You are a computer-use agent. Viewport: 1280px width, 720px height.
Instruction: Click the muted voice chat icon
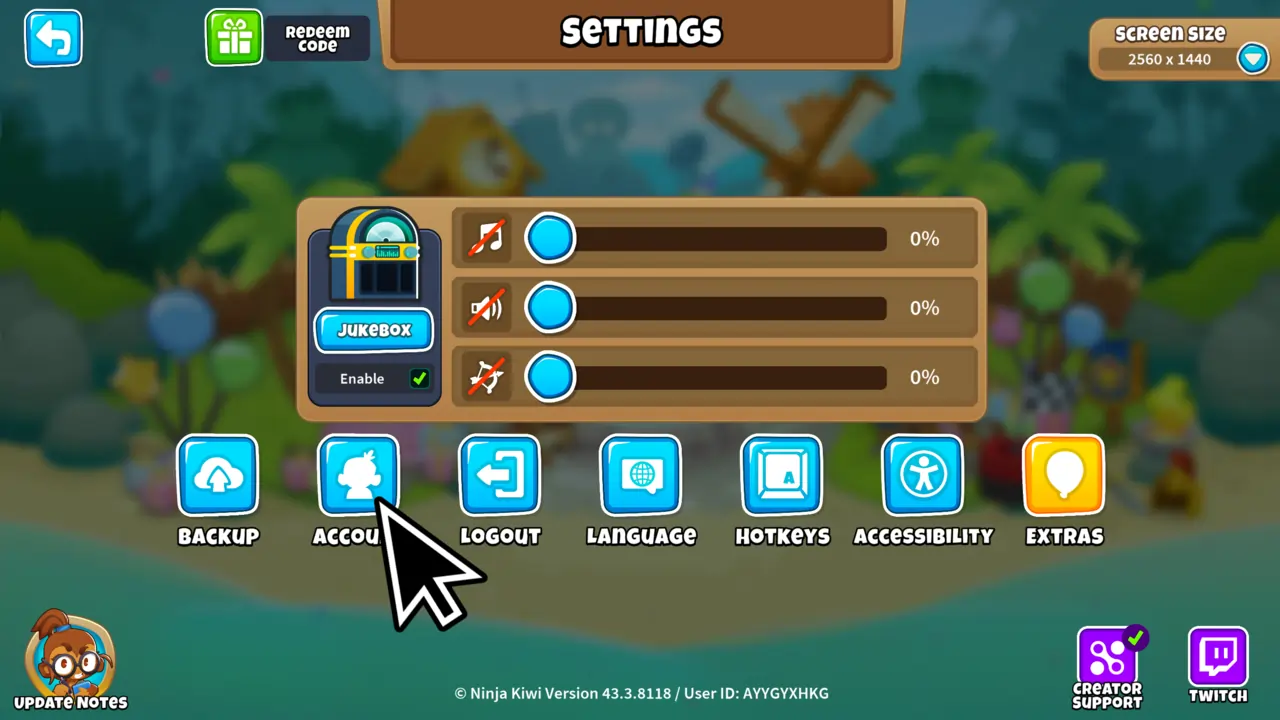[487, 377]
